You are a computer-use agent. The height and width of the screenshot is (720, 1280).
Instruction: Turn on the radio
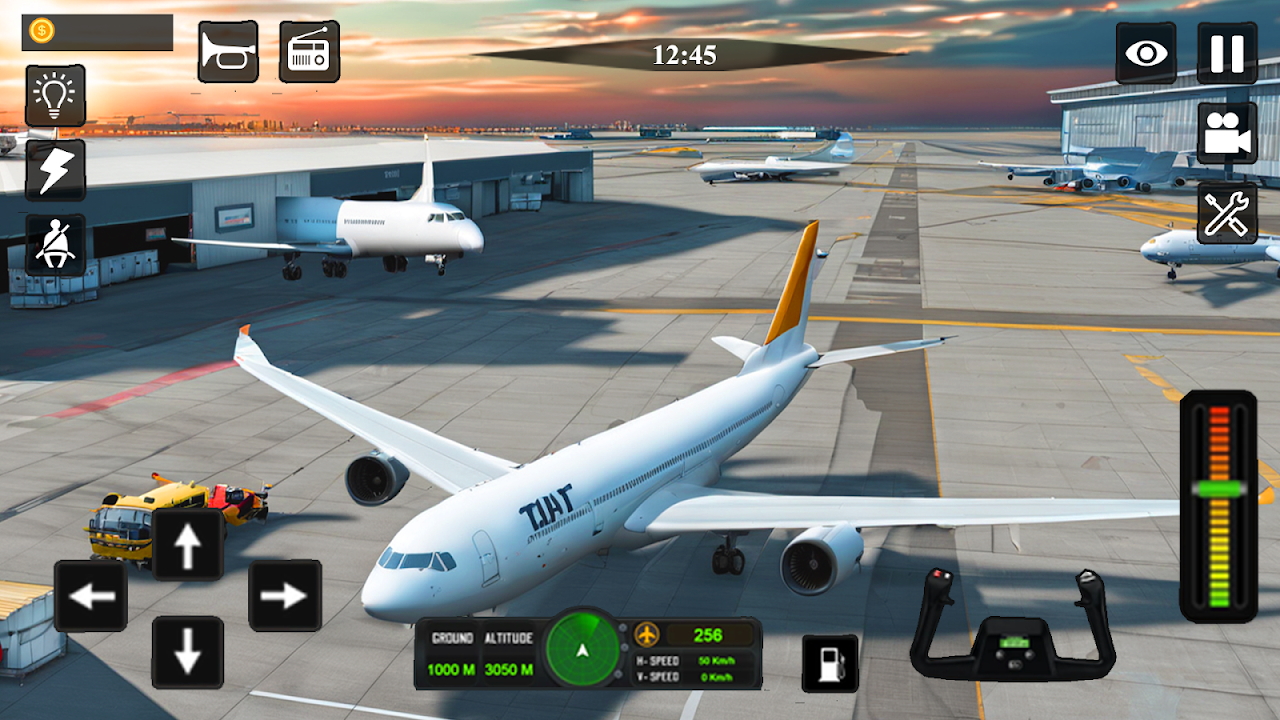point(309,51)
